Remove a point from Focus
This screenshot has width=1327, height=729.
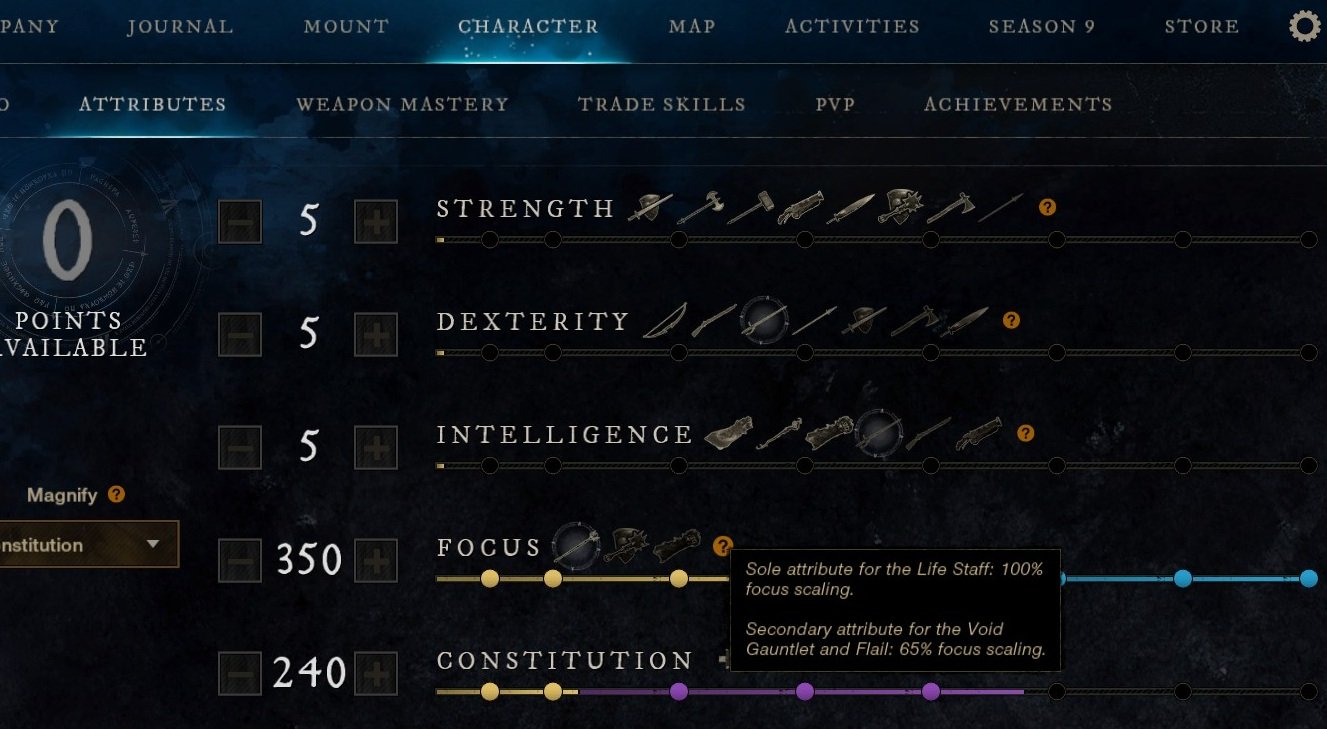coord(240,560)
